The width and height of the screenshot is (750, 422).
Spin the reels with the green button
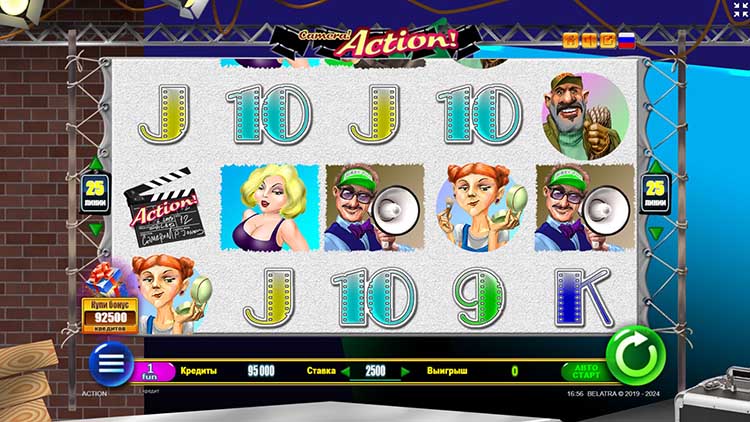click(x=635, y=354)
